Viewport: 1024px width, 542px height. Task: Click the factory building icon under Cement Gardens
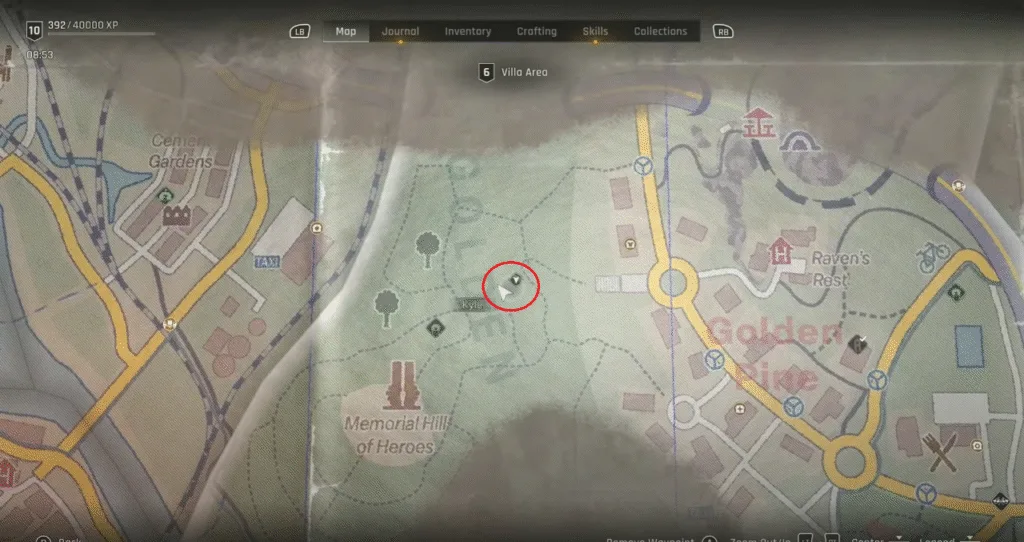176,215
